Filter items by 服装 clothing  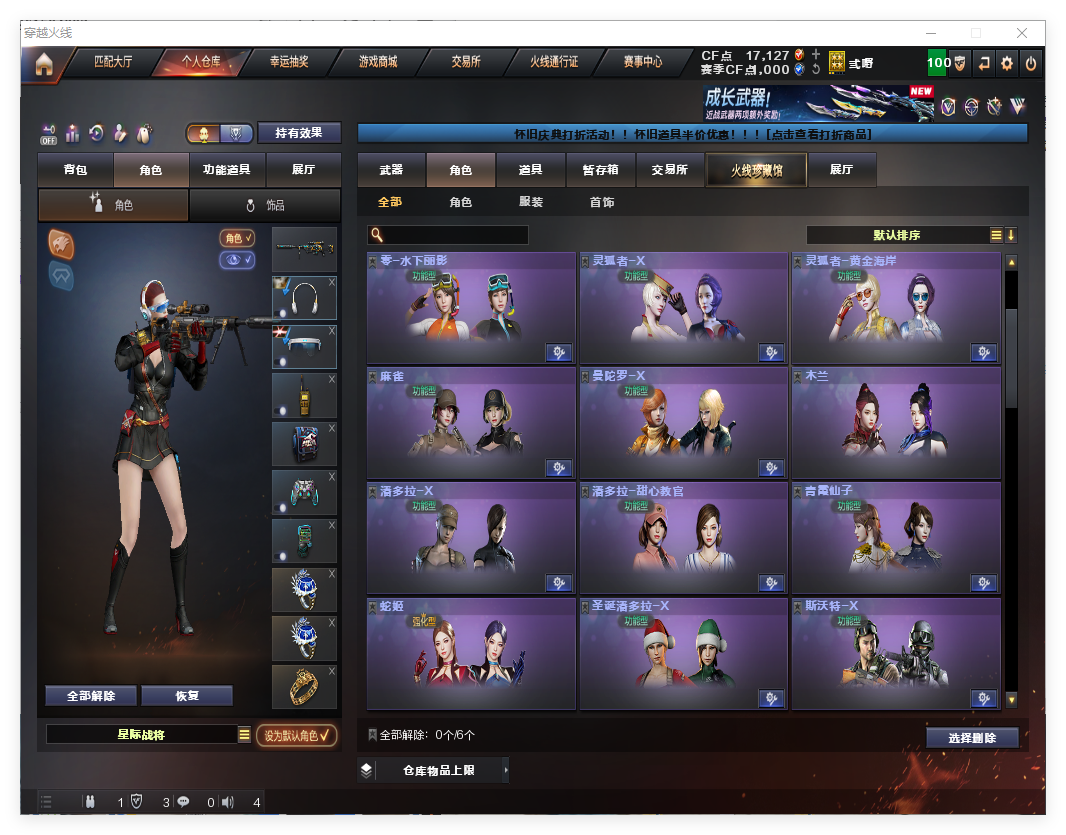tap(531, 202)
